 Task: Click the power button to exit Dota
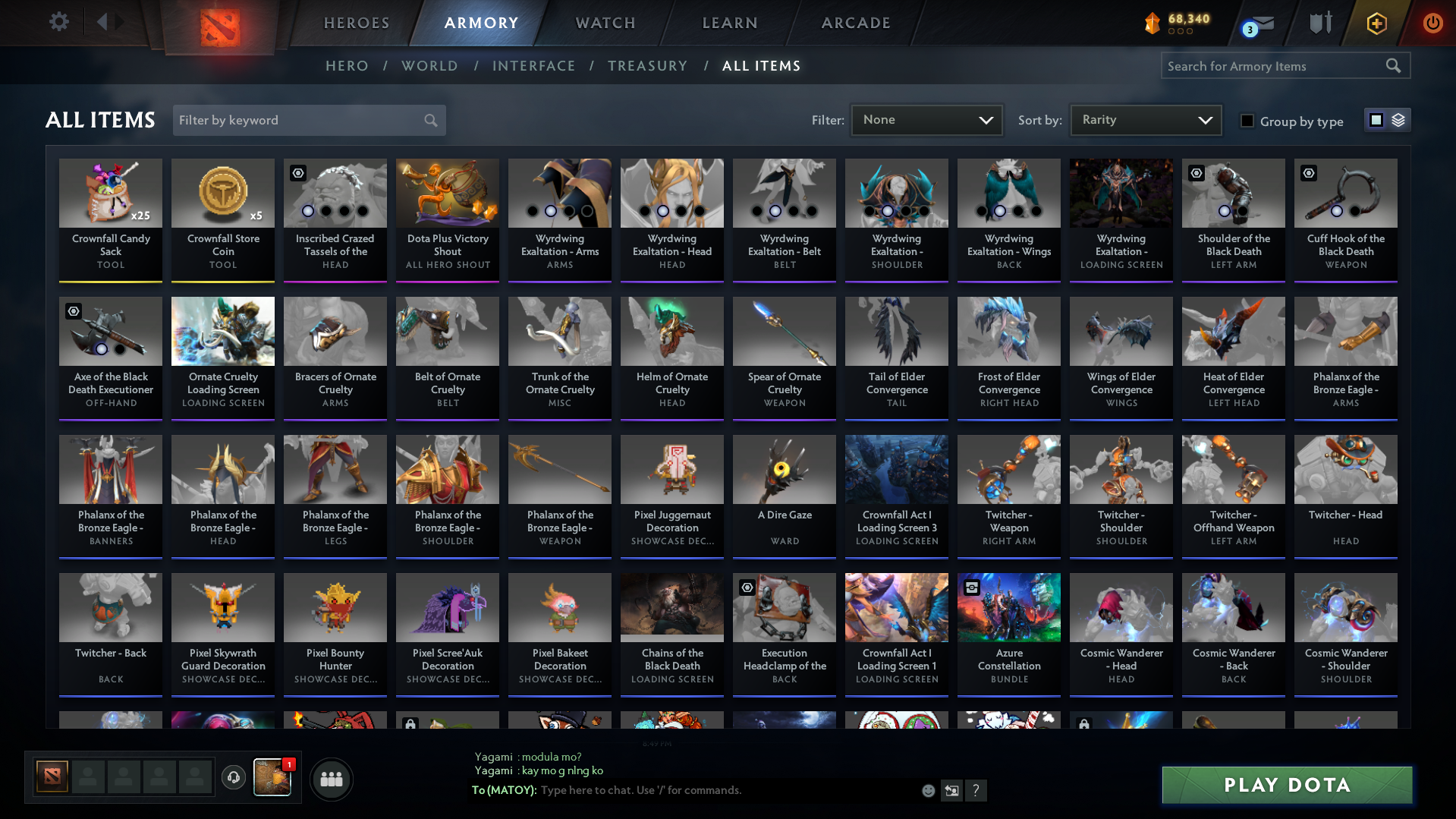tap(1432, 22)
